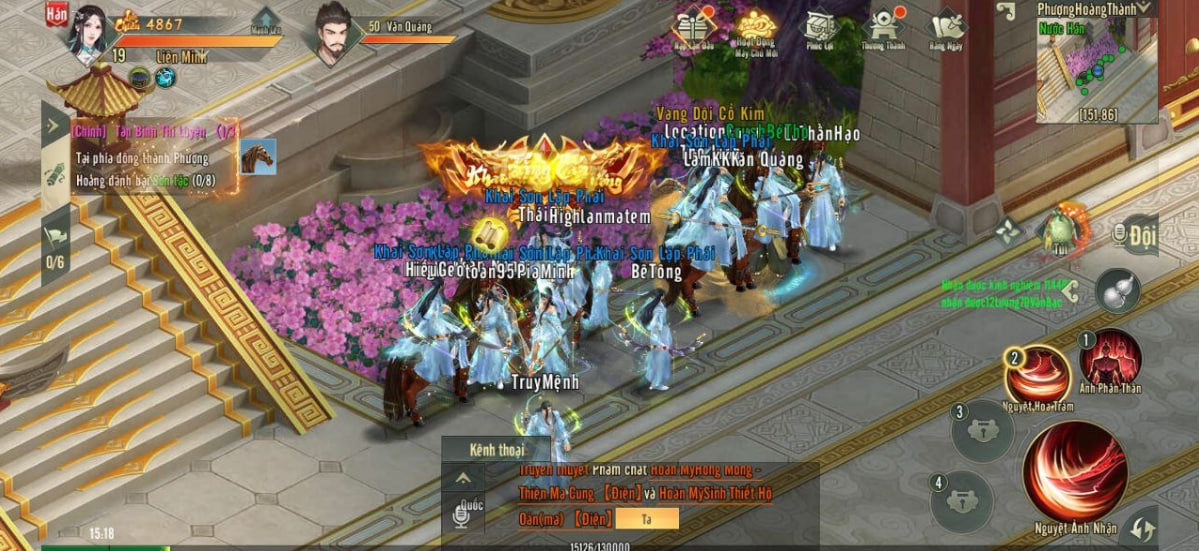
Task: Open the Phượng Hoàng Thành minimap
Action: click(1093, 74)
